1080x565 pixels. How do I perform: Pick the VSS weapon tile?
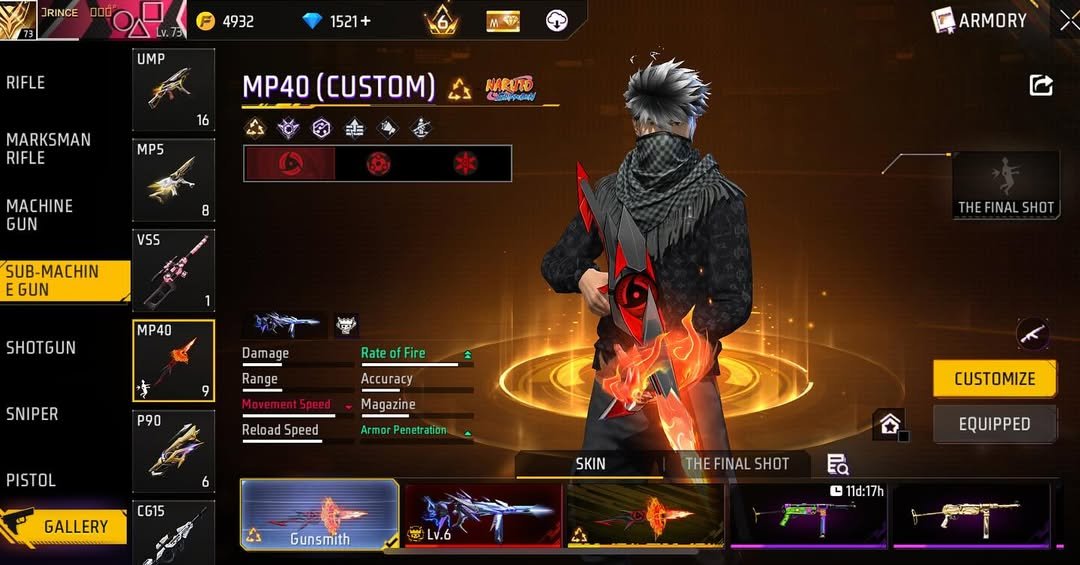coord(173,270)
